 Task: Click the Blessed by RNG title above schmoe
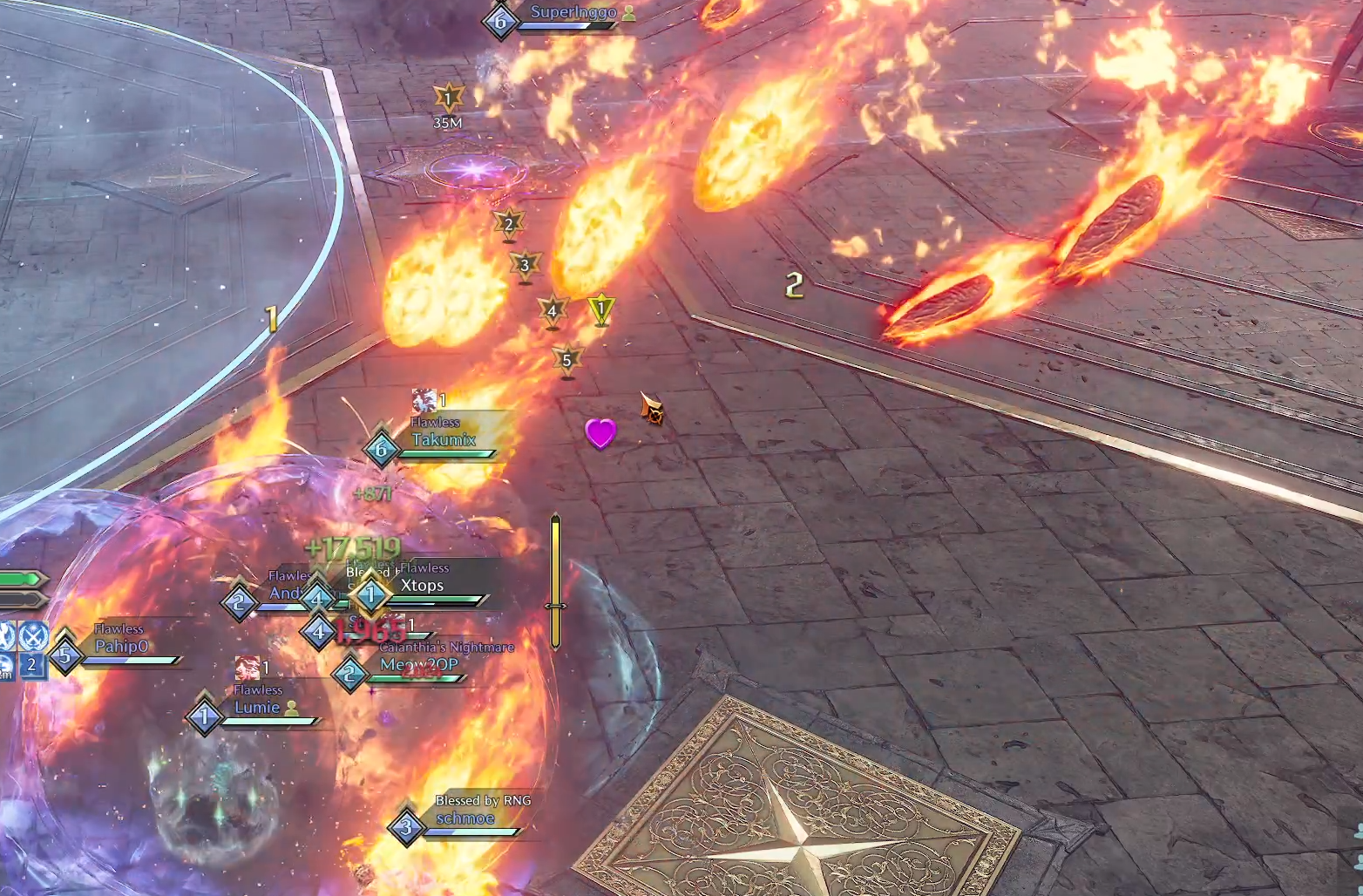483,800
